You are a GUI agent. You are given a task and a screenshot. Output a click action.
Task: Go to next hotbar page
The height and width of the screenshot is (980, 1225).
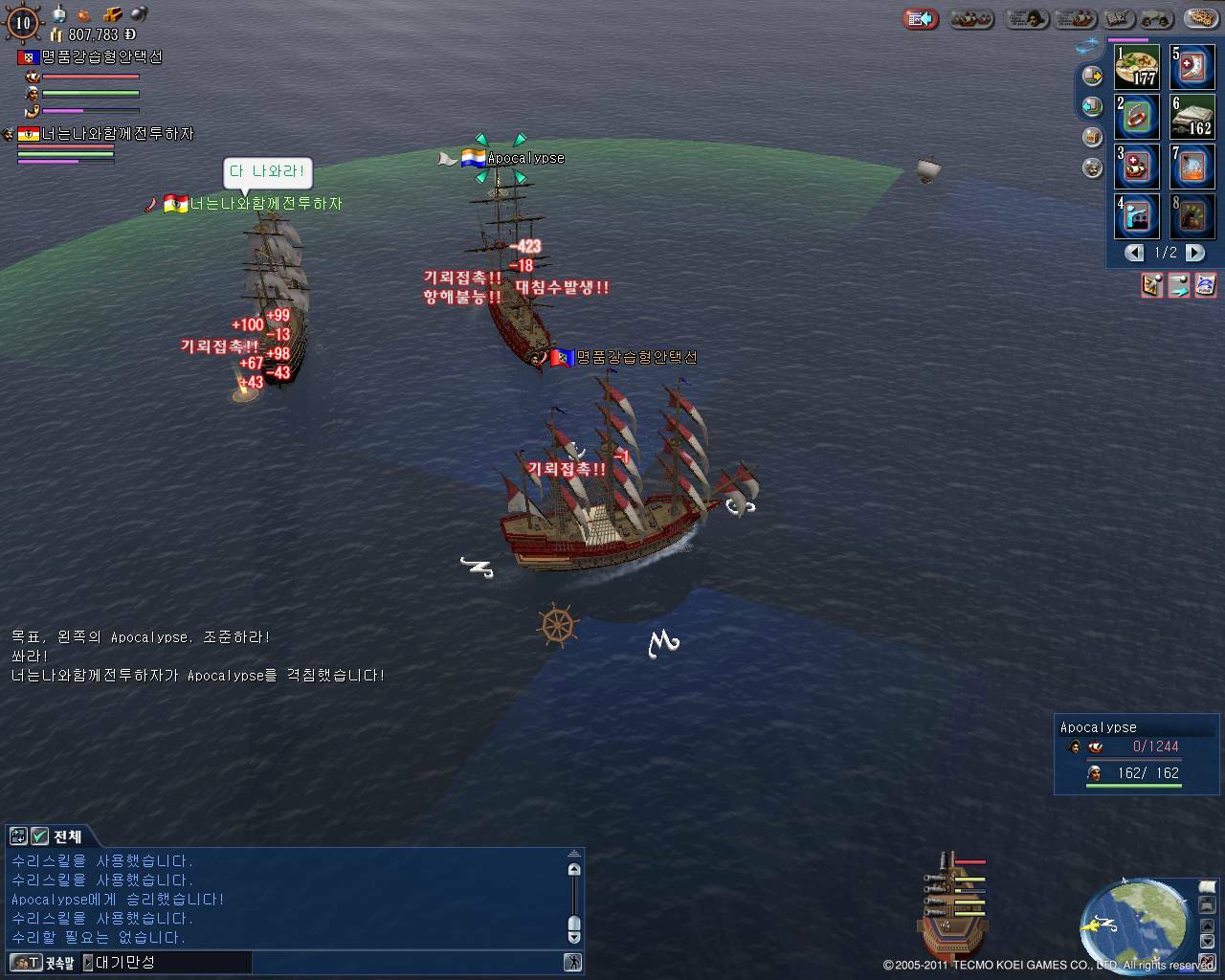tap(1195, 253)
